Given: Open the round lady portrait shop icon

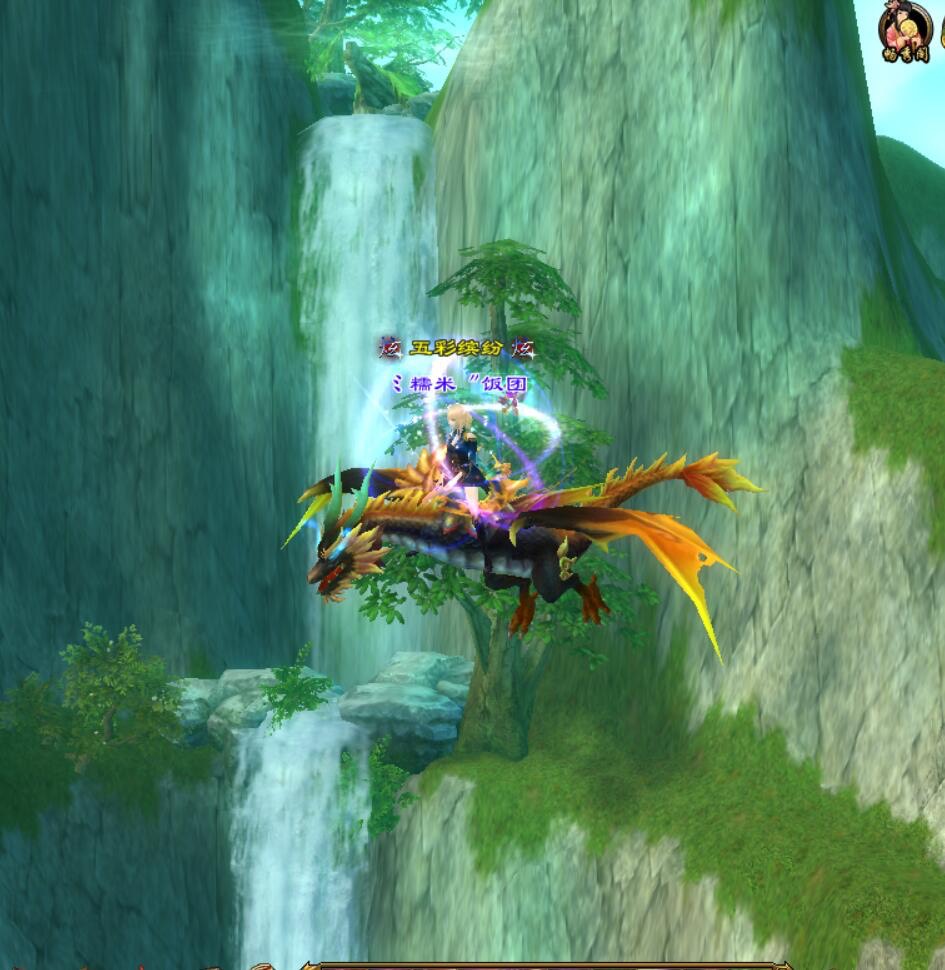Looking at the screenshot, I should tap(906, 30).
